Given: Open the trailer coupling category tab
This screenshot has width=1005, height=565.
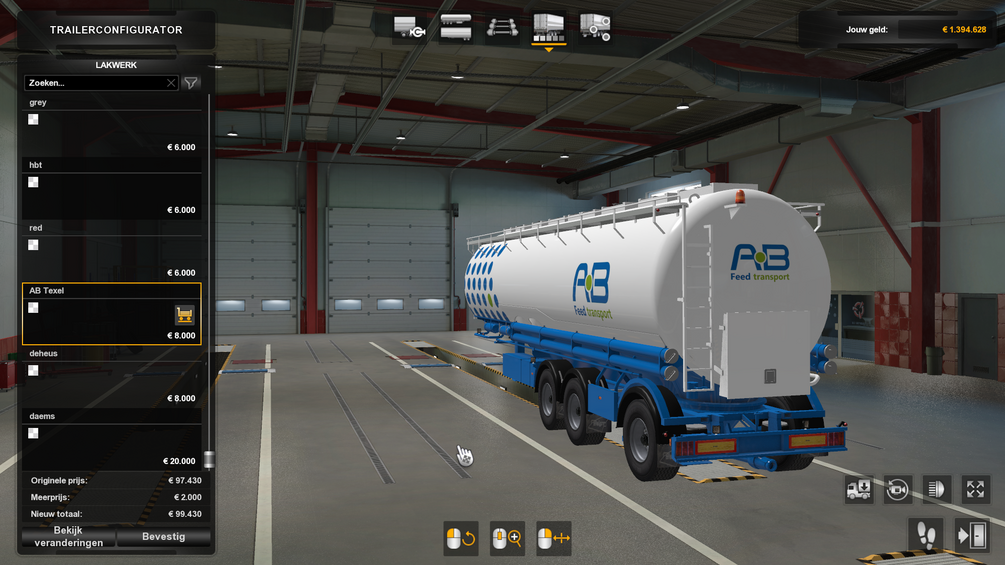Looking at the screenshot, I should [x=409, y=27].
